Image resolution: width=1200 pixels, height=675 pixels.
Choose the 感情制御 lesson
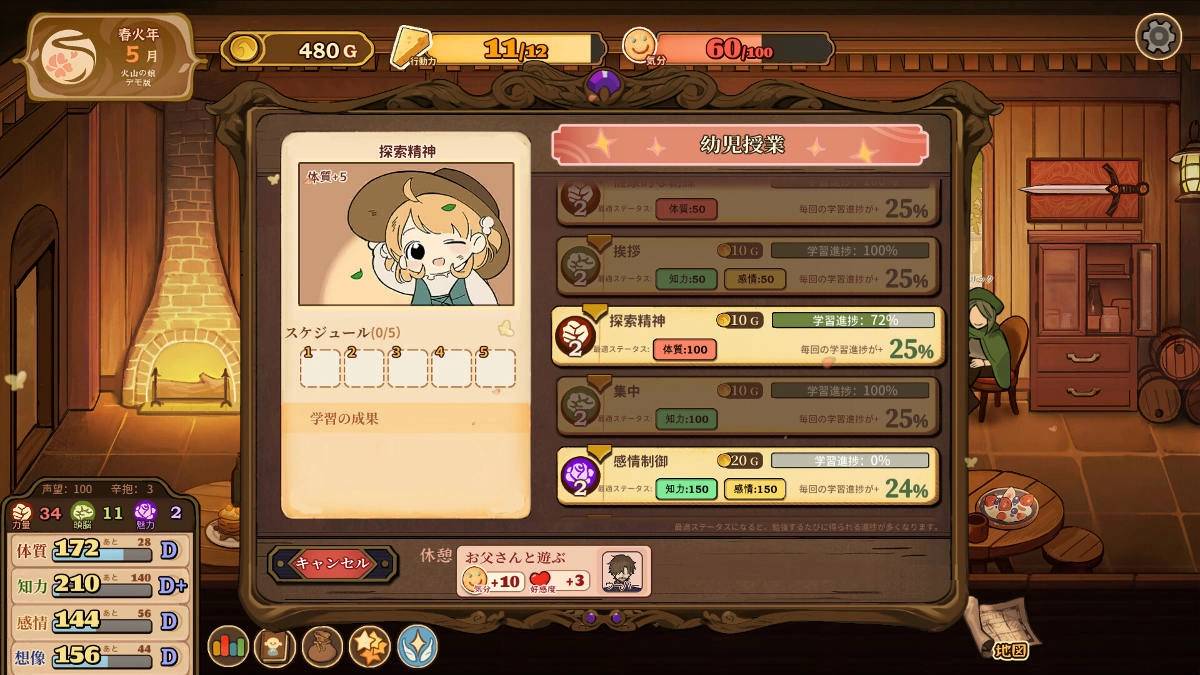tap(747, 475)
